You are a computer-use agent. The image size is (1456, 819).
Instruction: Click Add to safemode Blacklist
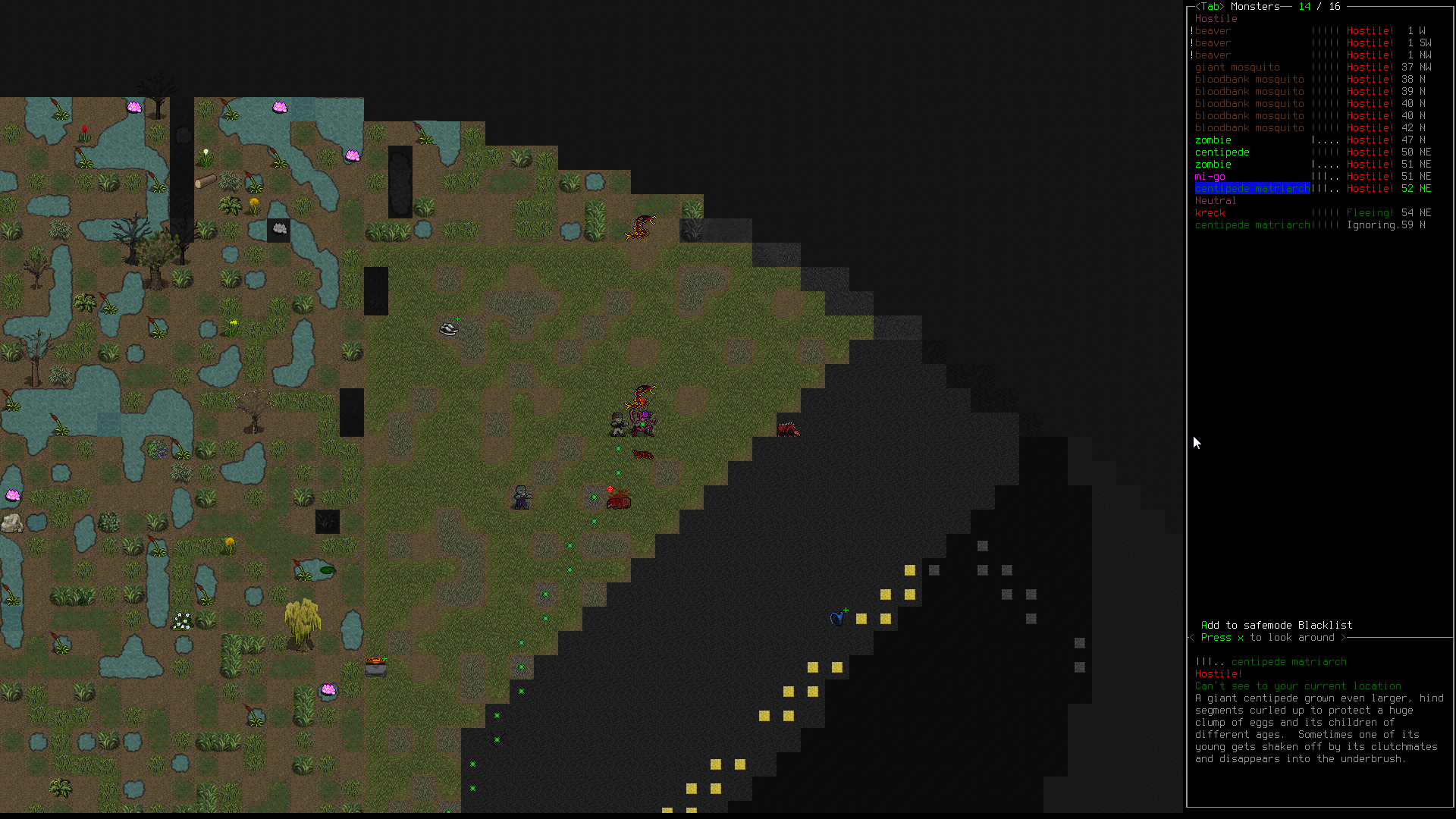point(1276,626)
